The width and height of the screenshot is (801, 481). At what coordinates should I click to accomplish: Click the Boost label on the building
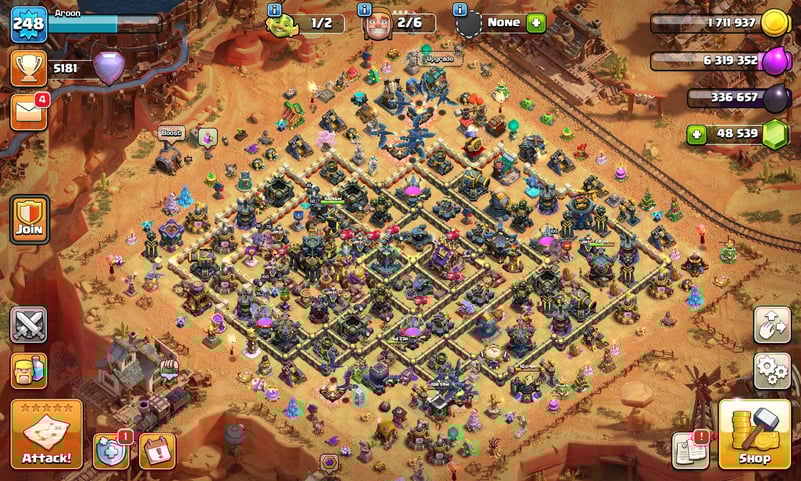[170, 133]
